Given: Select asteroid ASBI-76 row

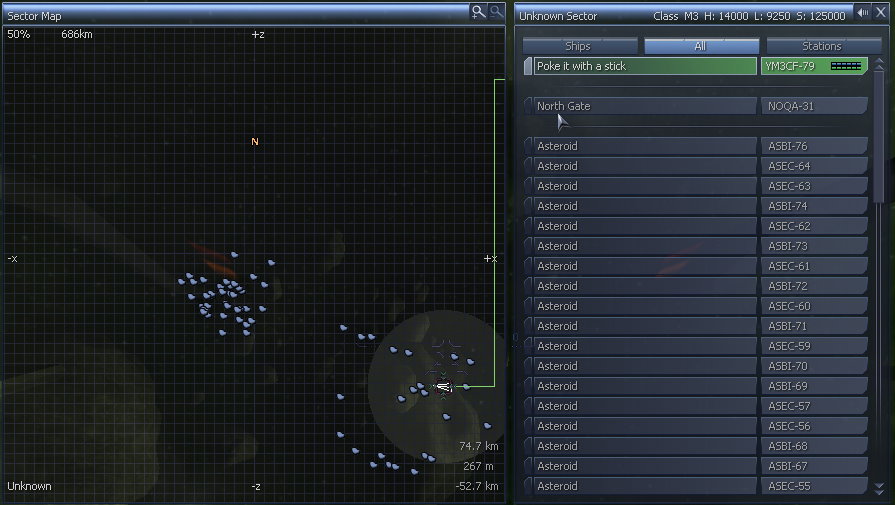Looking at the screenshot, I should pos(644,146).
